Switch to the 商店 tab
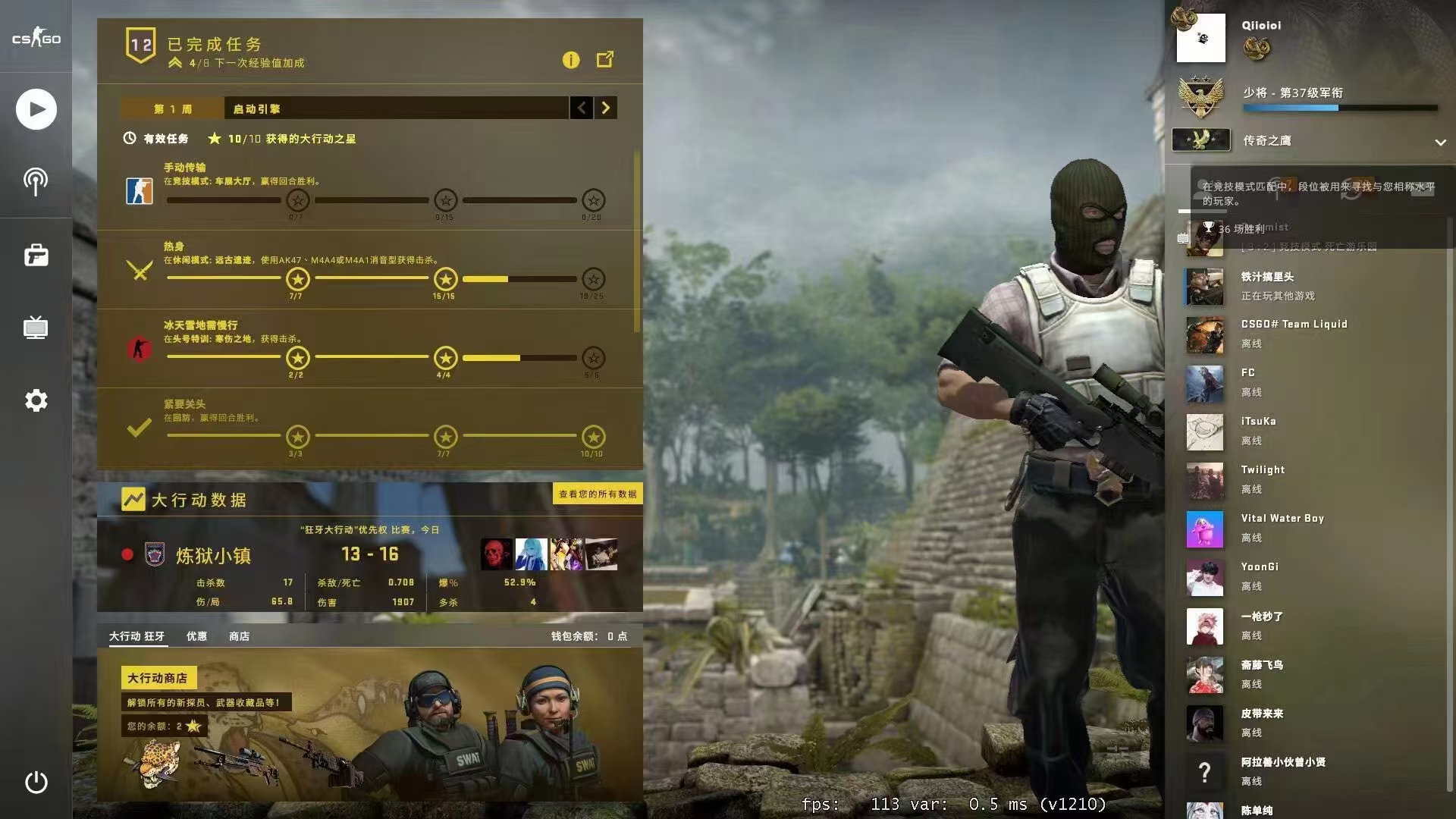The height and width of the screenshot is (819, 1456). (x=239, y=636)
